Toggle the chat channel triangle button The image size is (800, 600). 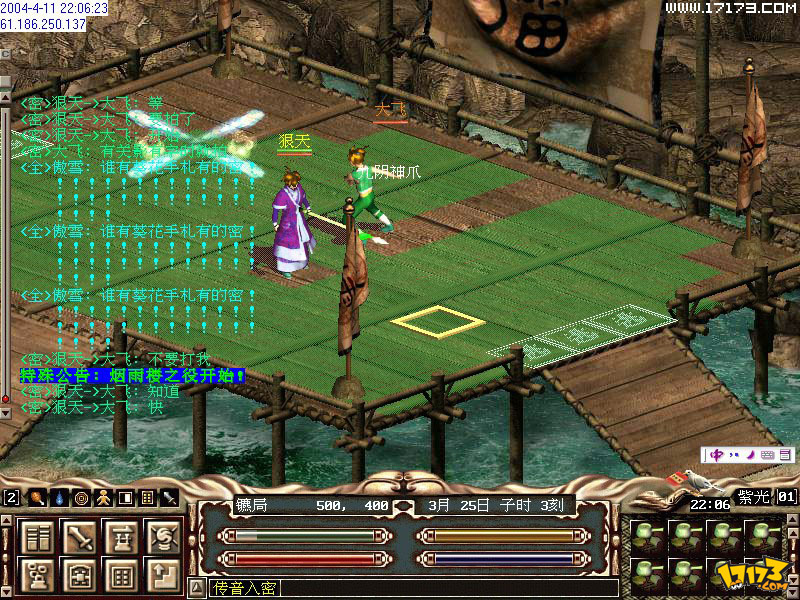[x=195, y=588]
